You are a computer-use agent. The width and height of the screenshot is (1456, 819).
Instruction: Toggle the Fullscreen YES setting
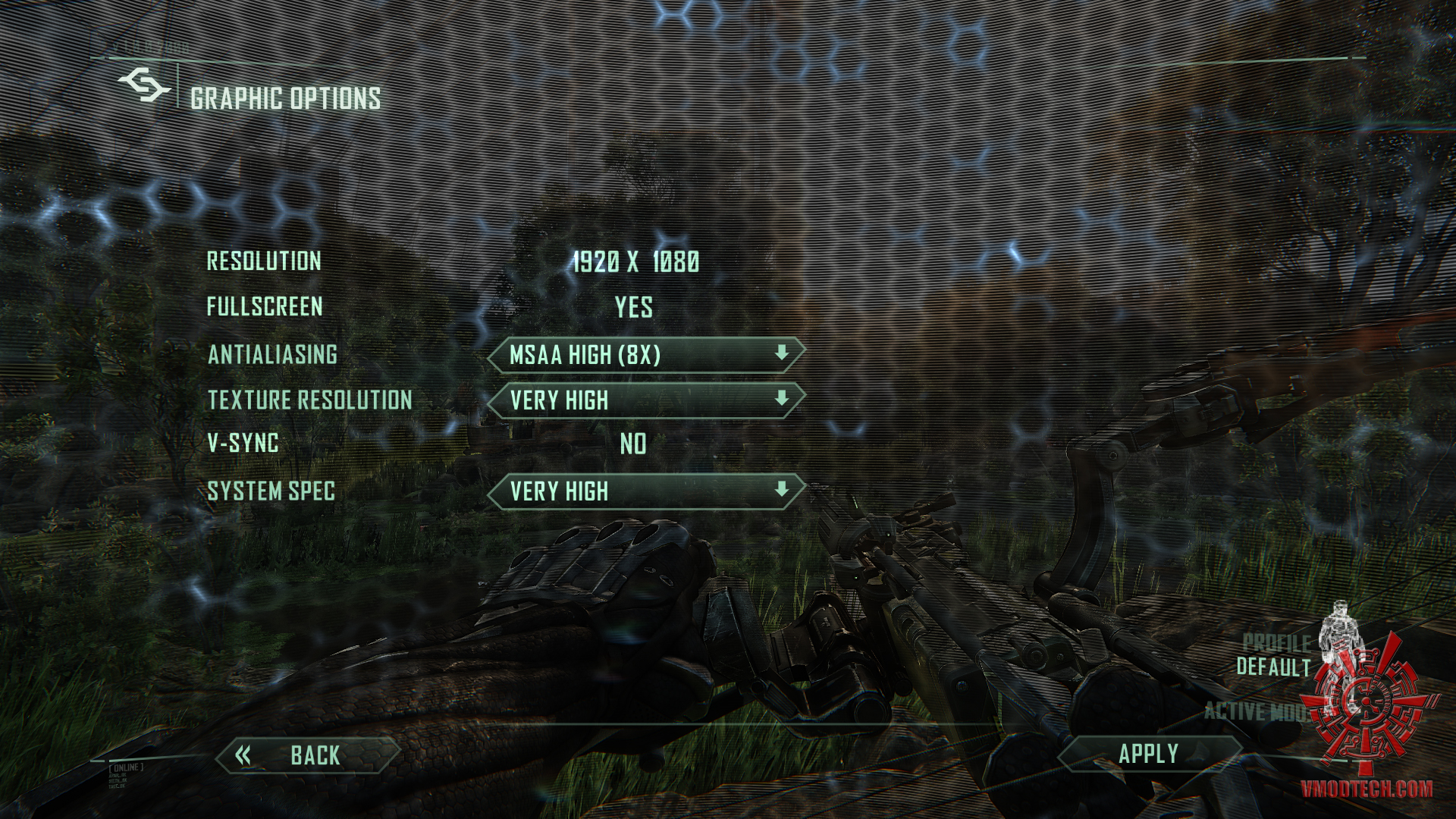tap(634, 307)
